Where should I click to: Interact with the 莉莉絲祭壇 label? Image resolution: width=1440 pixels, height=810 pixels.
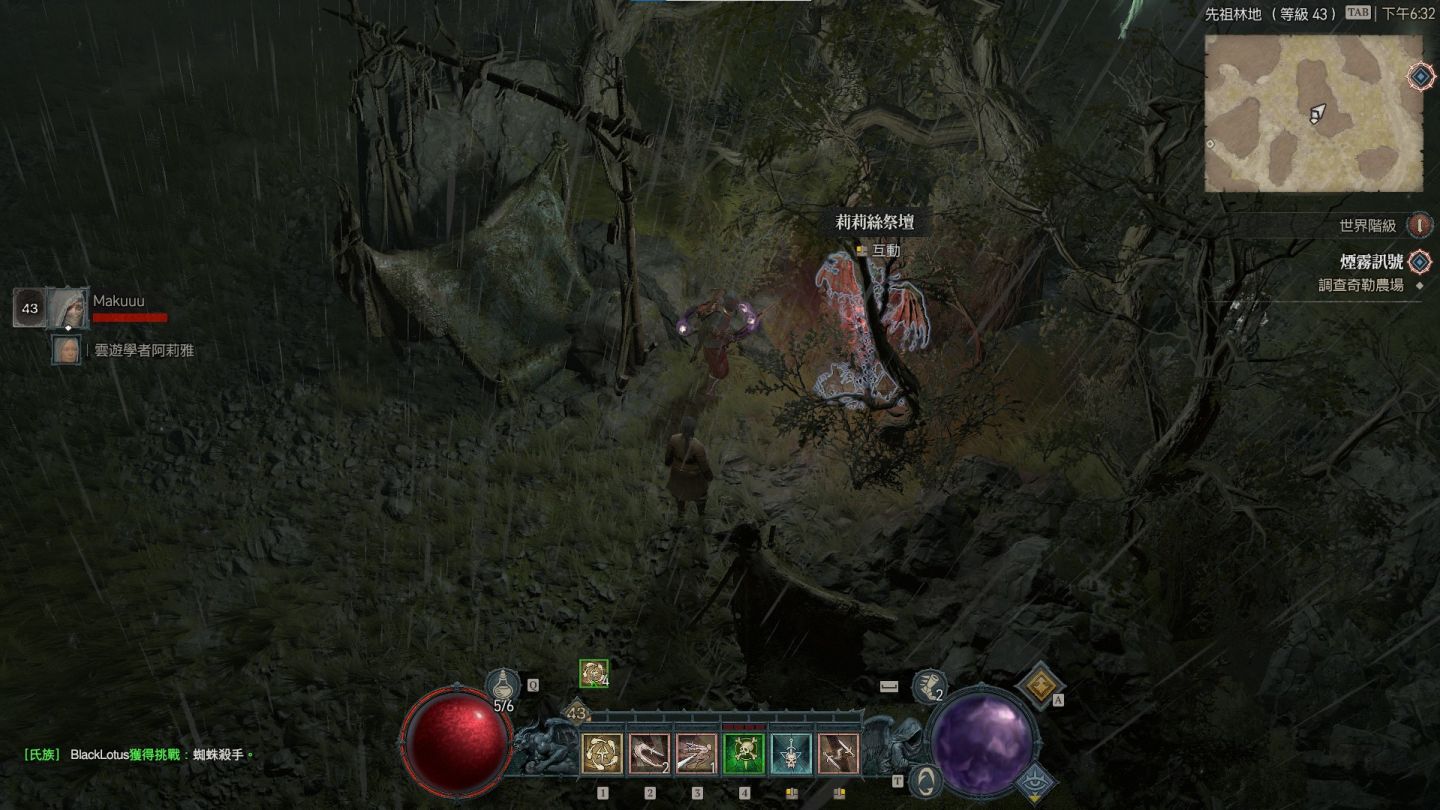point(875,223)
